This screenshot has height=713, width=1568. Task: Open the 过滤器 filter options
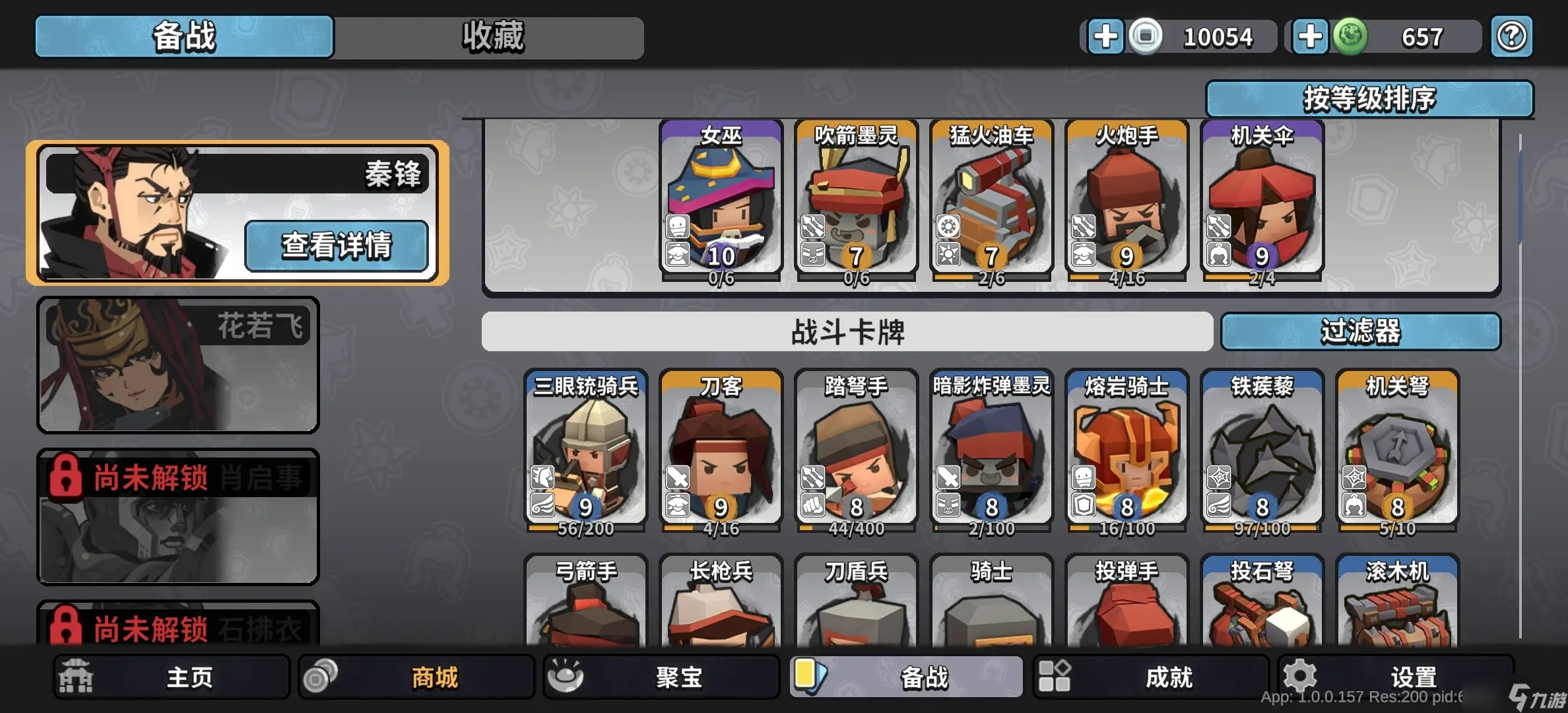pyautogui.click(x=1361, y=332)
